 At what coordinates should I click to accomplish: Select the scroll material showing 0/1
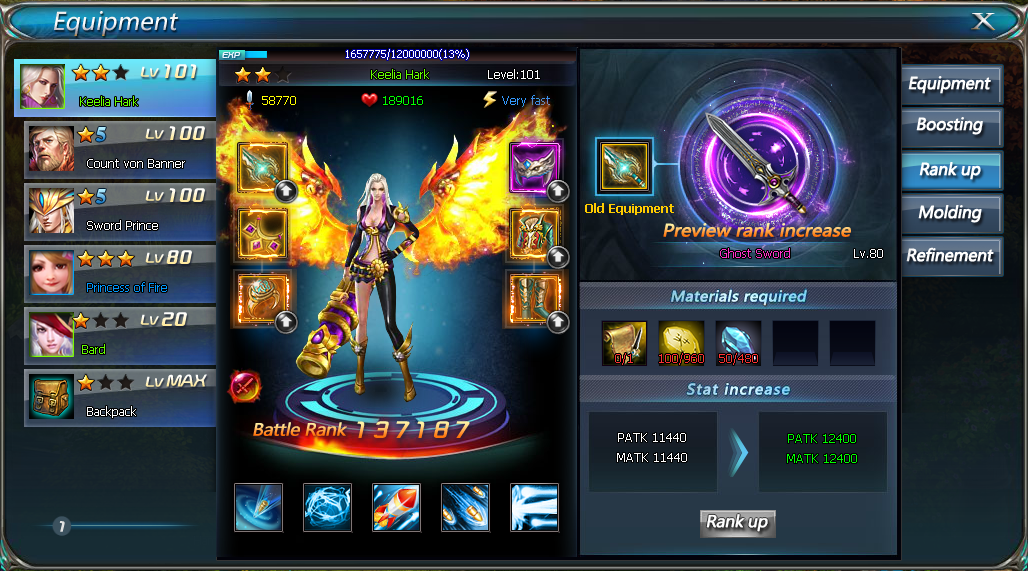624,343
